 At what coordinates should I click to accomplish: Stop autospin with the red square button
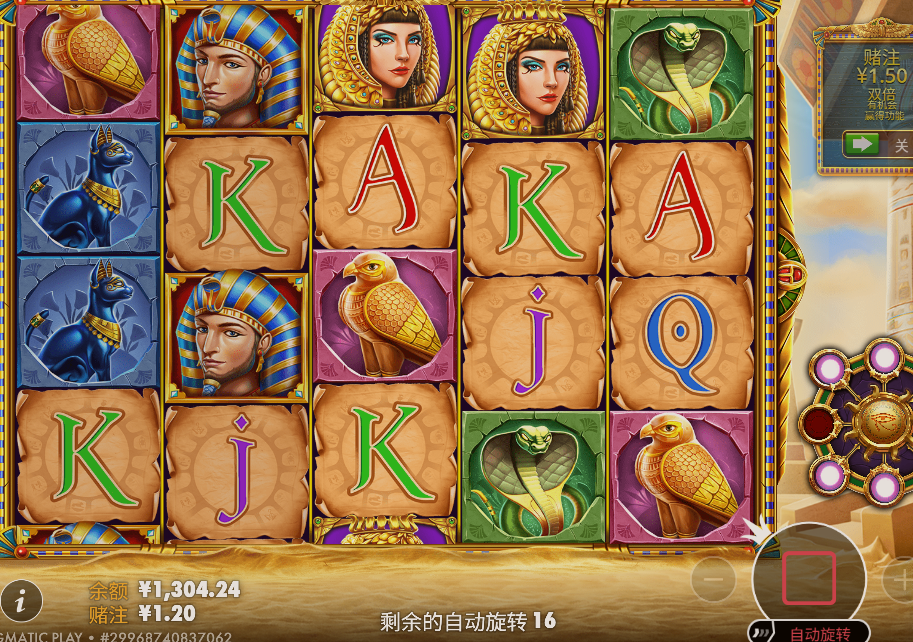[808, 577]
